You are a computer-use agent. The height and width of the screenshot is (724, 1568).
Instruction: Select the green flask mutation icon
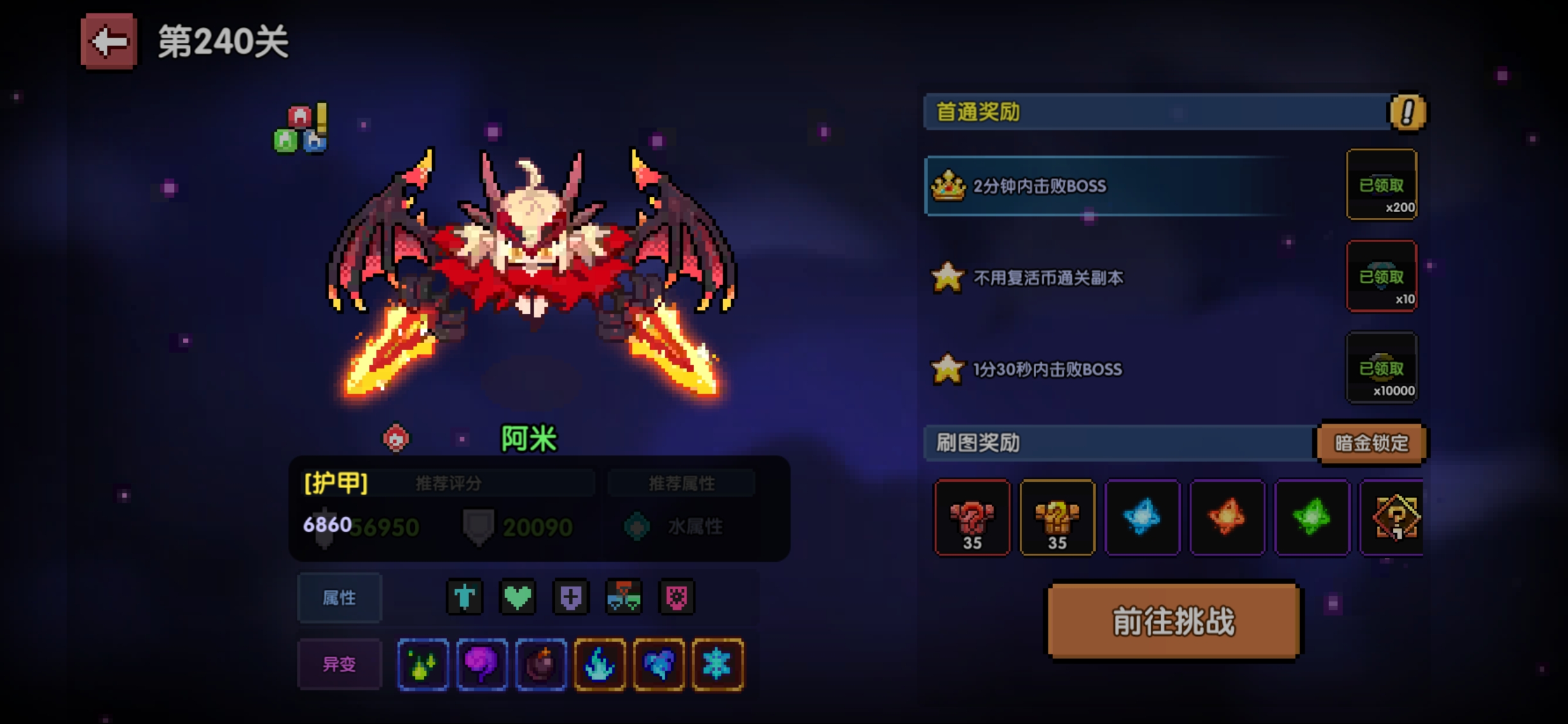(423, 665)
